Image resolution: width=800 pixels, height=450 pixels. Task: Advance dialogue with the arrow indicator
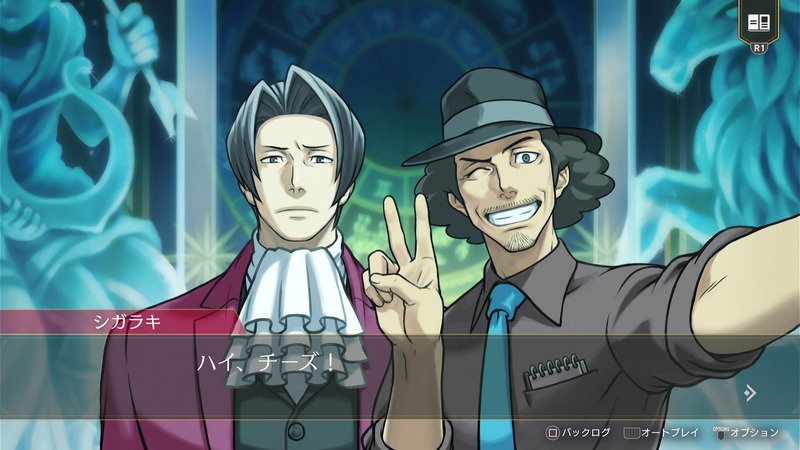pyautogui.click(x=749, y=392)
